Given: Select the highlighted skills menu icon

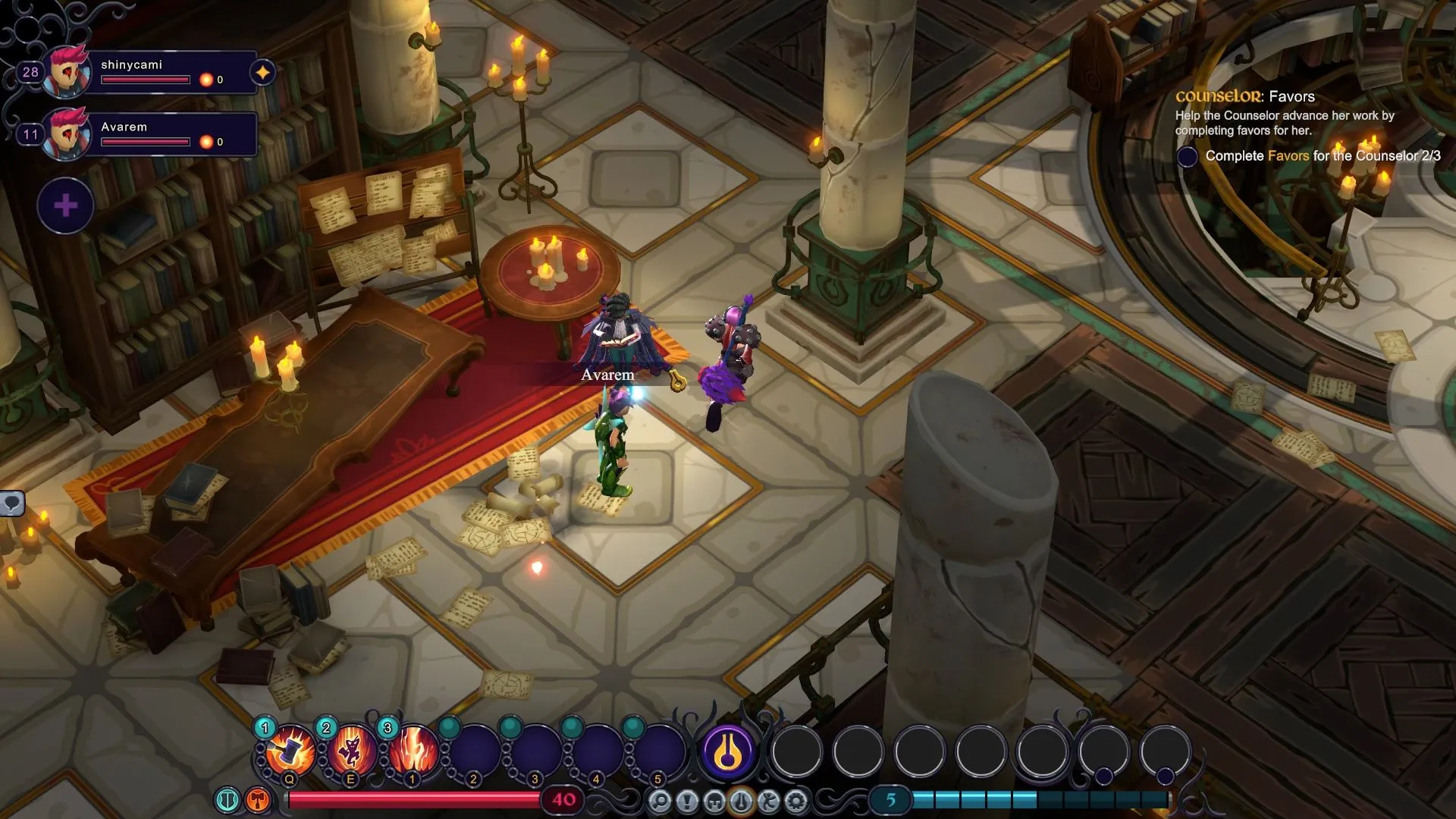Looking at the screenshot, I should coord(741,801).
